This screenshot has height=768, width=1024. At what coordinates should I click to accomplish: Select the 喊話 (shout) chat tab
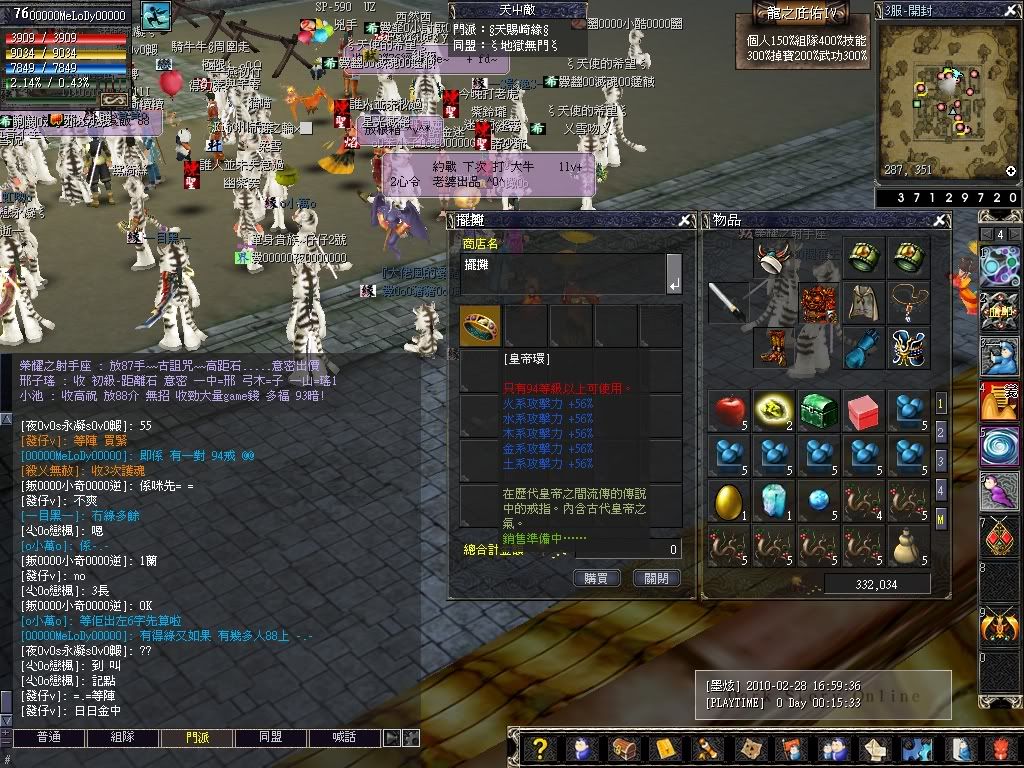click(x=343, y=738)
